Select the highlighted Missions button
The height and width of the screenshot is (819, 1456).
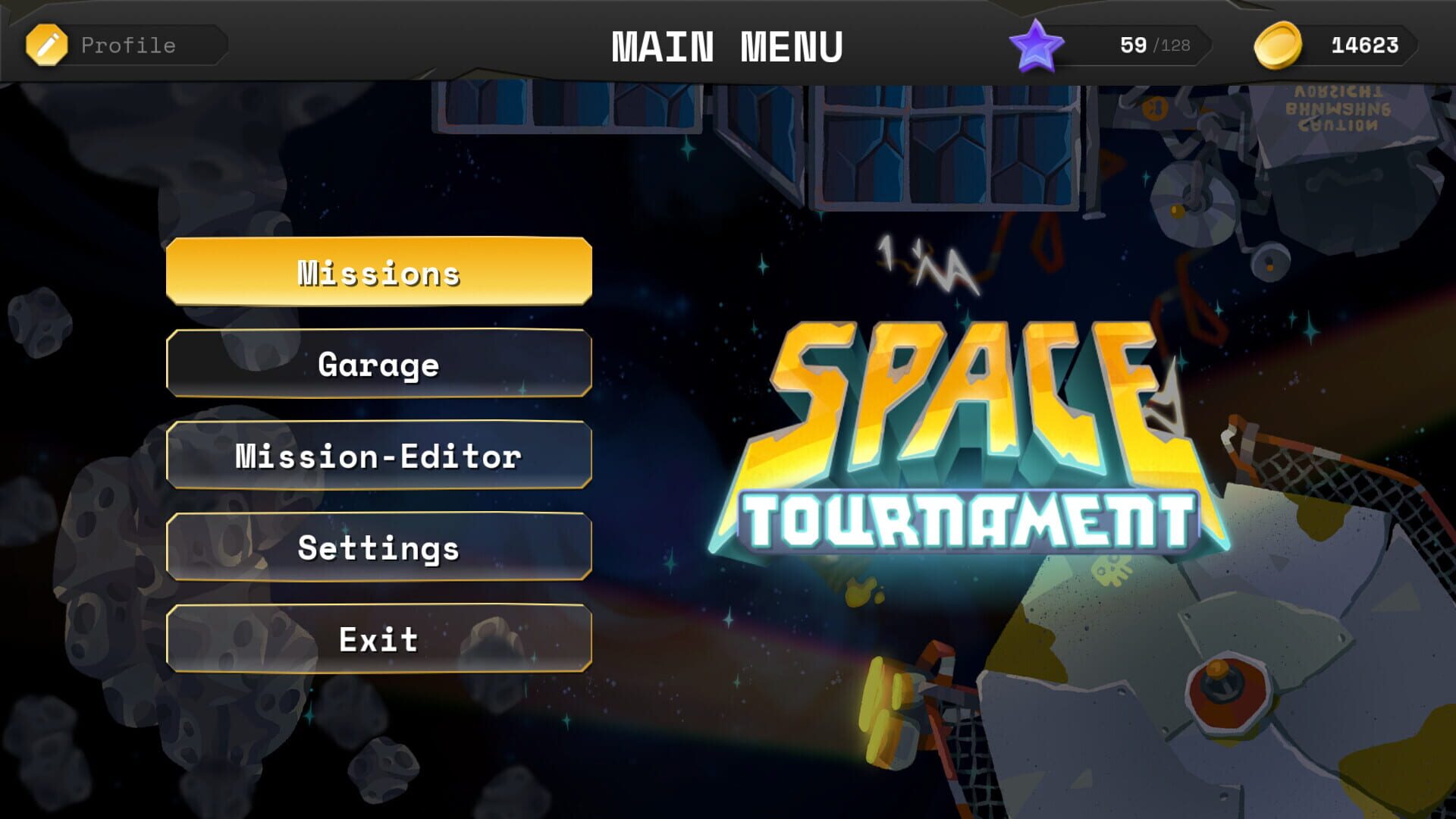(378, 271)
